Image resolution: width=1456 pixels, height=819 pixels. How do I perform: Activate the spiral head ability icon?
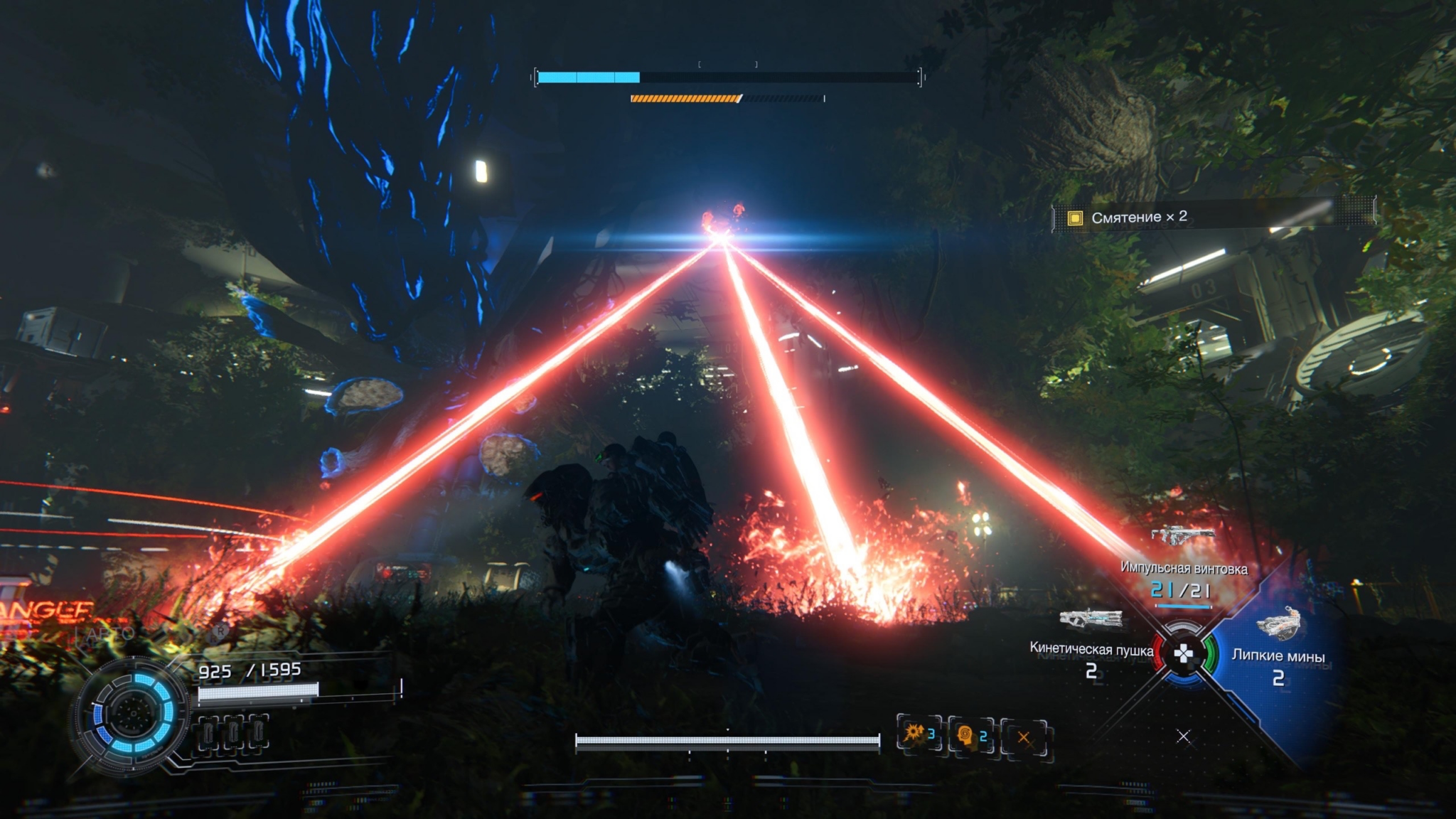971,736
